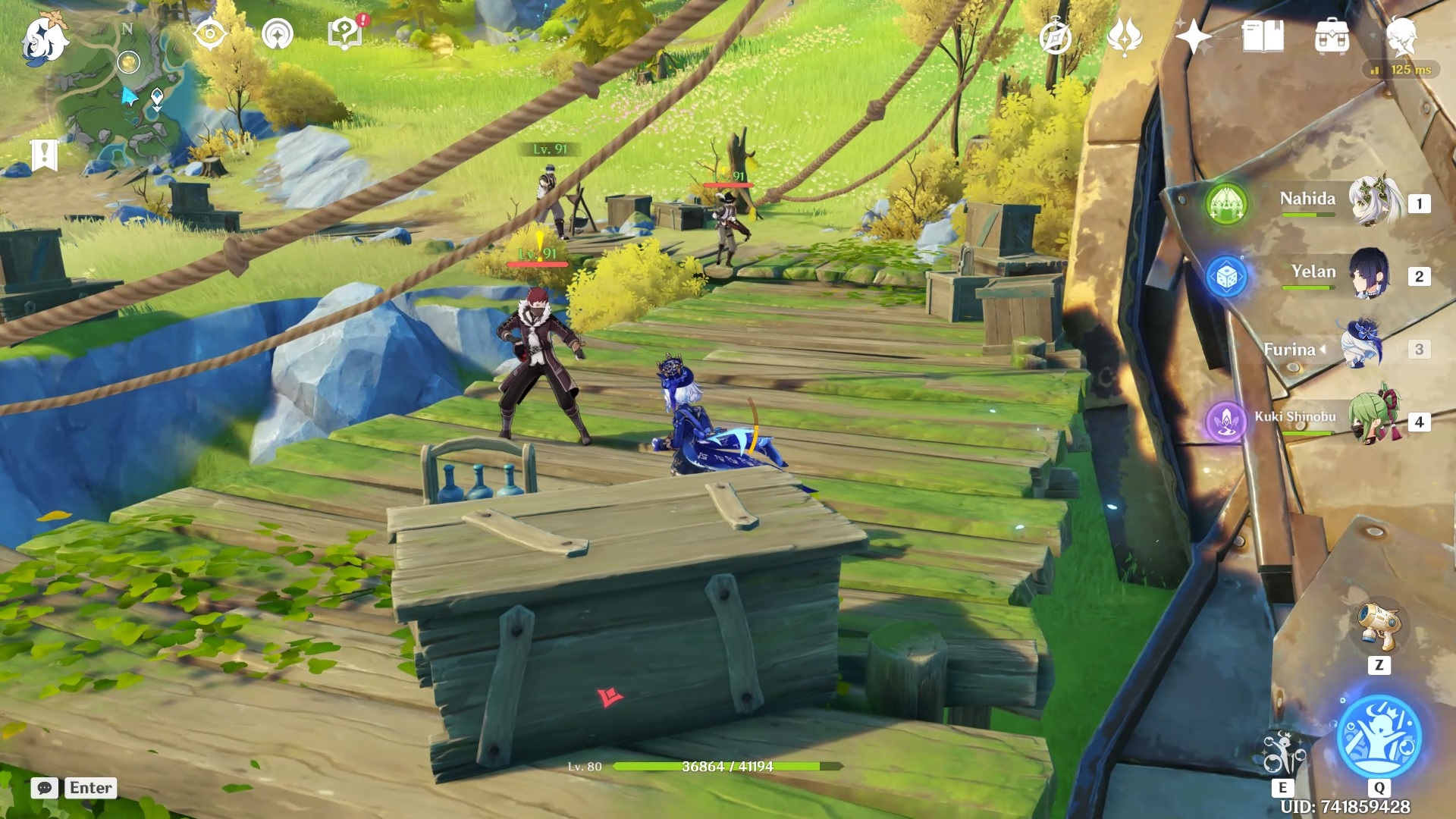
Task: Open the tutorial tips icon
Action: (345, 34)
